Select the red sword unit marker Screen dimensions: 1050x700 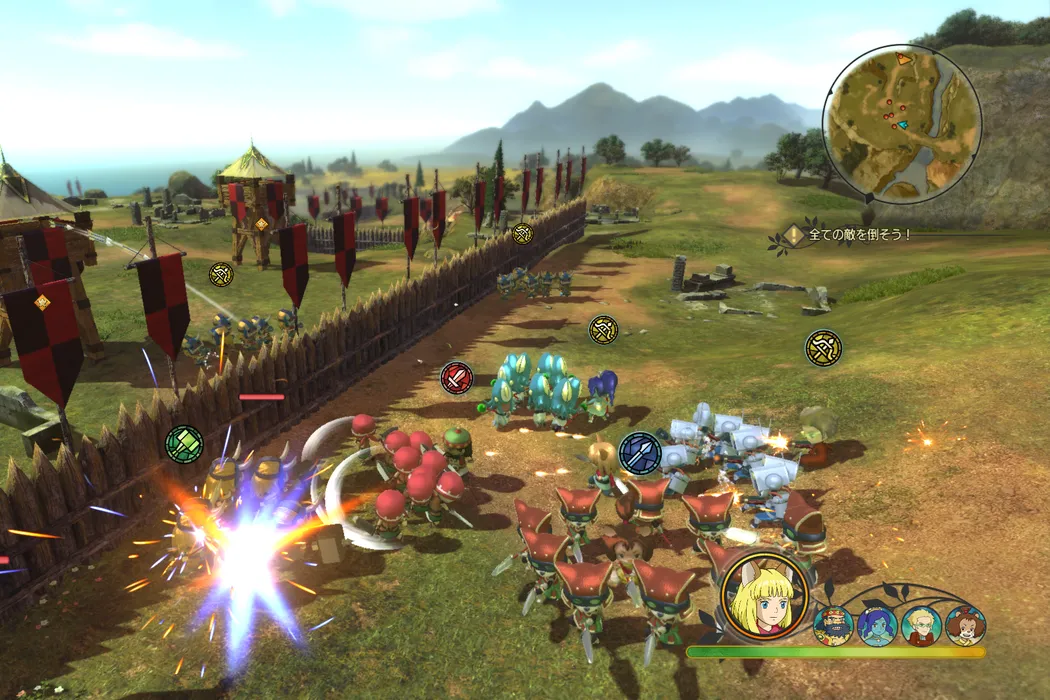(457, 378)
